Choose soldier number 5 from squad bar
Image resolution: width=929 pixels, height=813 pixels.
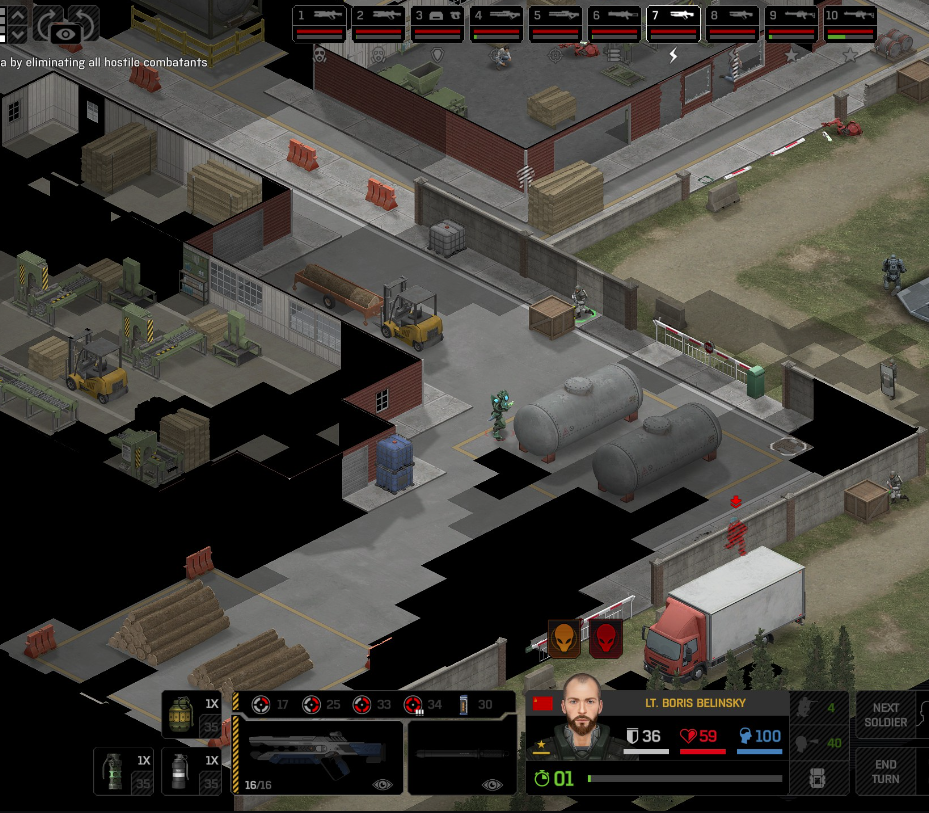click(x=556, y=24)
